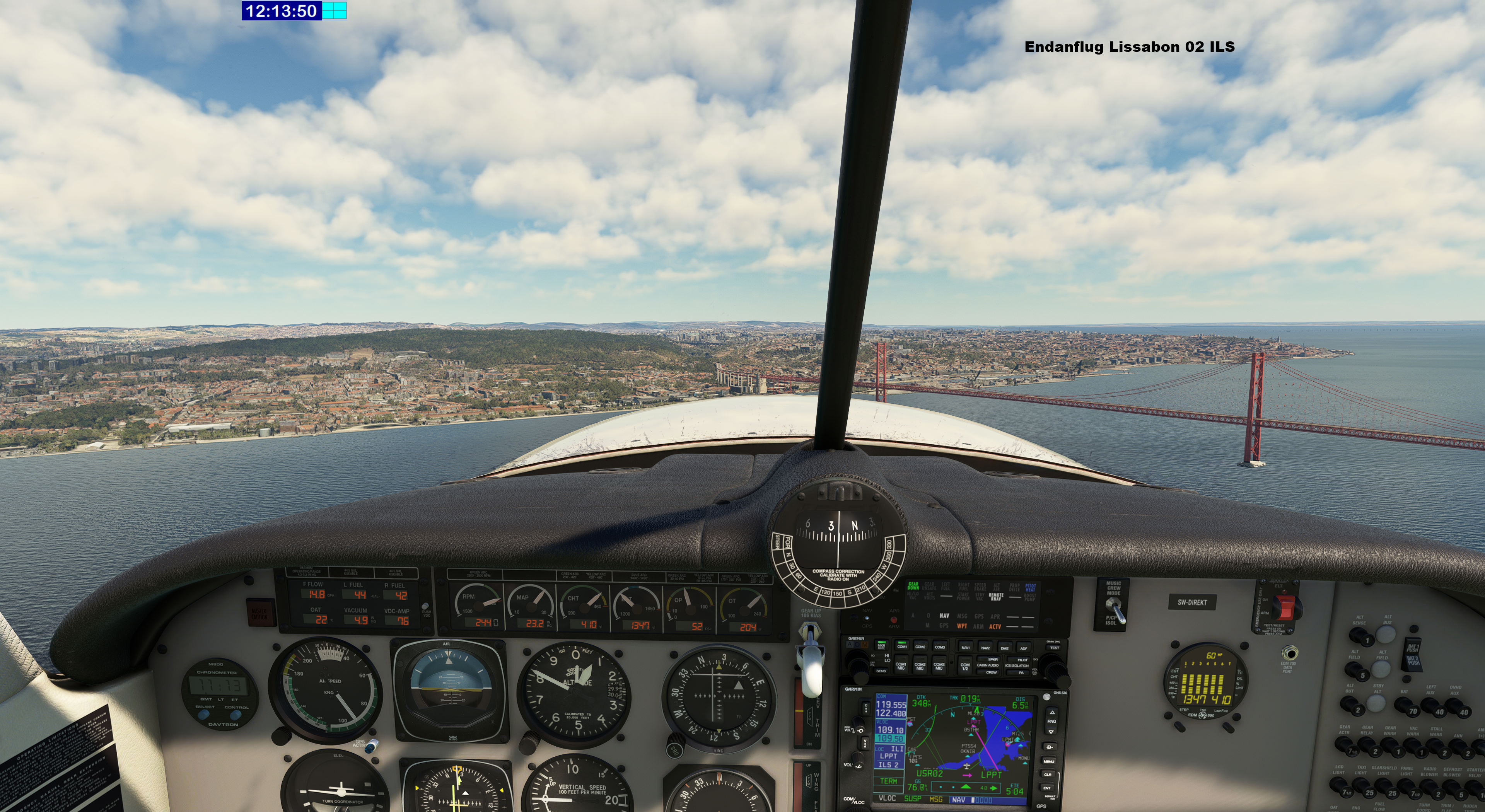
Task: Toggle the MKR MUTE button
Action: [881, 646]
